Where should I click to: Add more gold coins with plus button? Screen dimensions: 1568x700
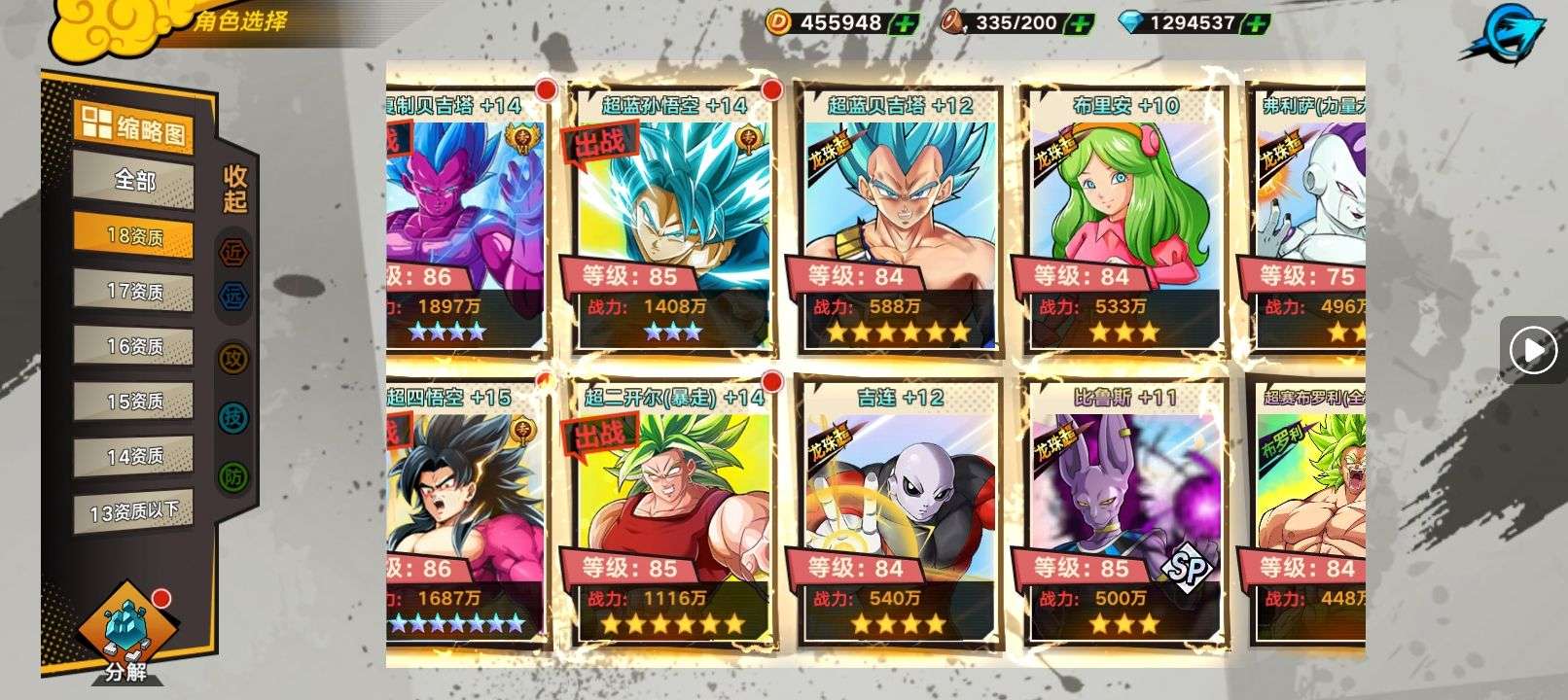coord(904,22)
